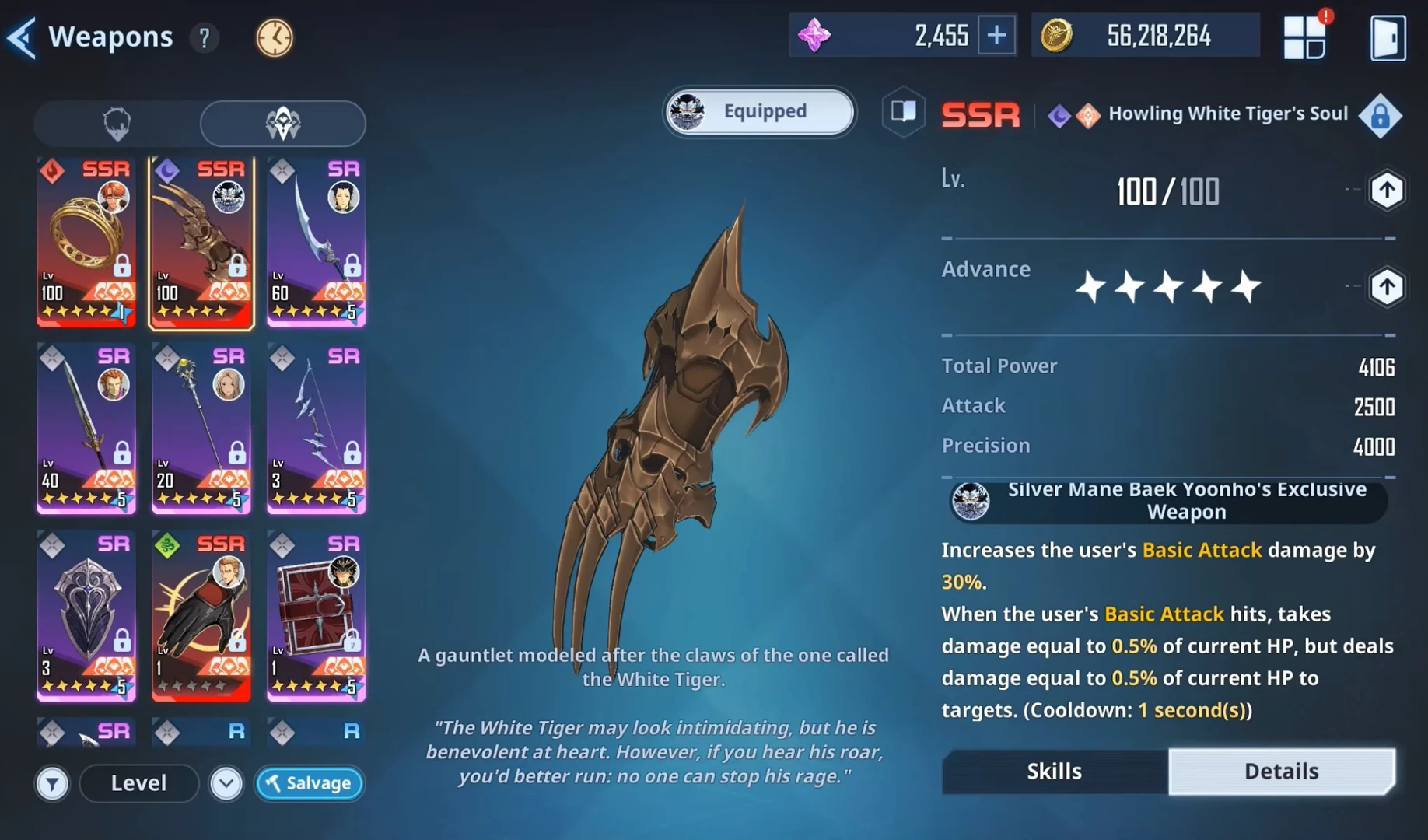Open the Advance upgrade arrow button
The image size is (1428, 840).
(x=1386, y=287)
